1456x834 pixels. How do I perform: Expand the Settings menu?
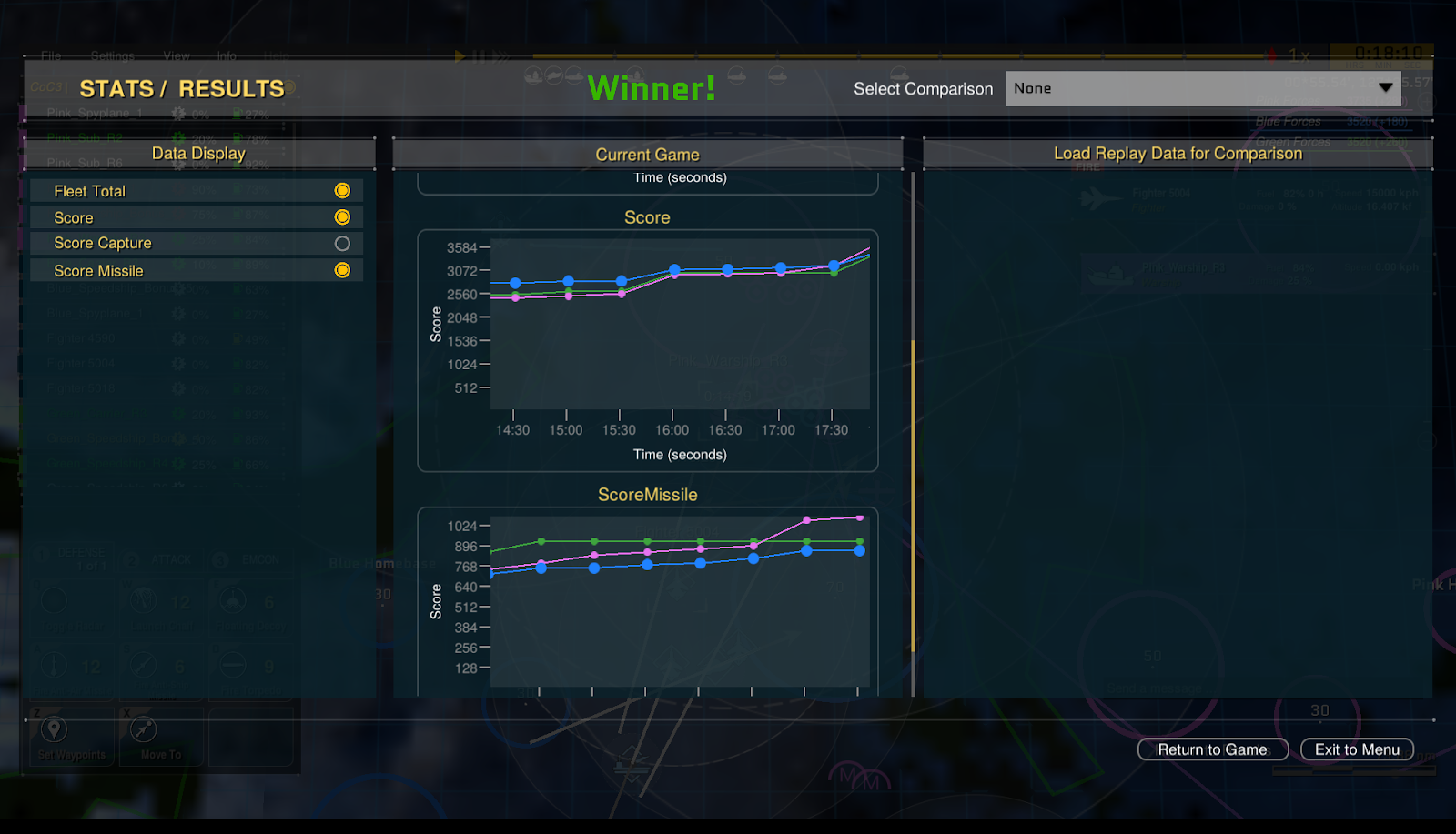pyautogui.click(x=112, y=55)
